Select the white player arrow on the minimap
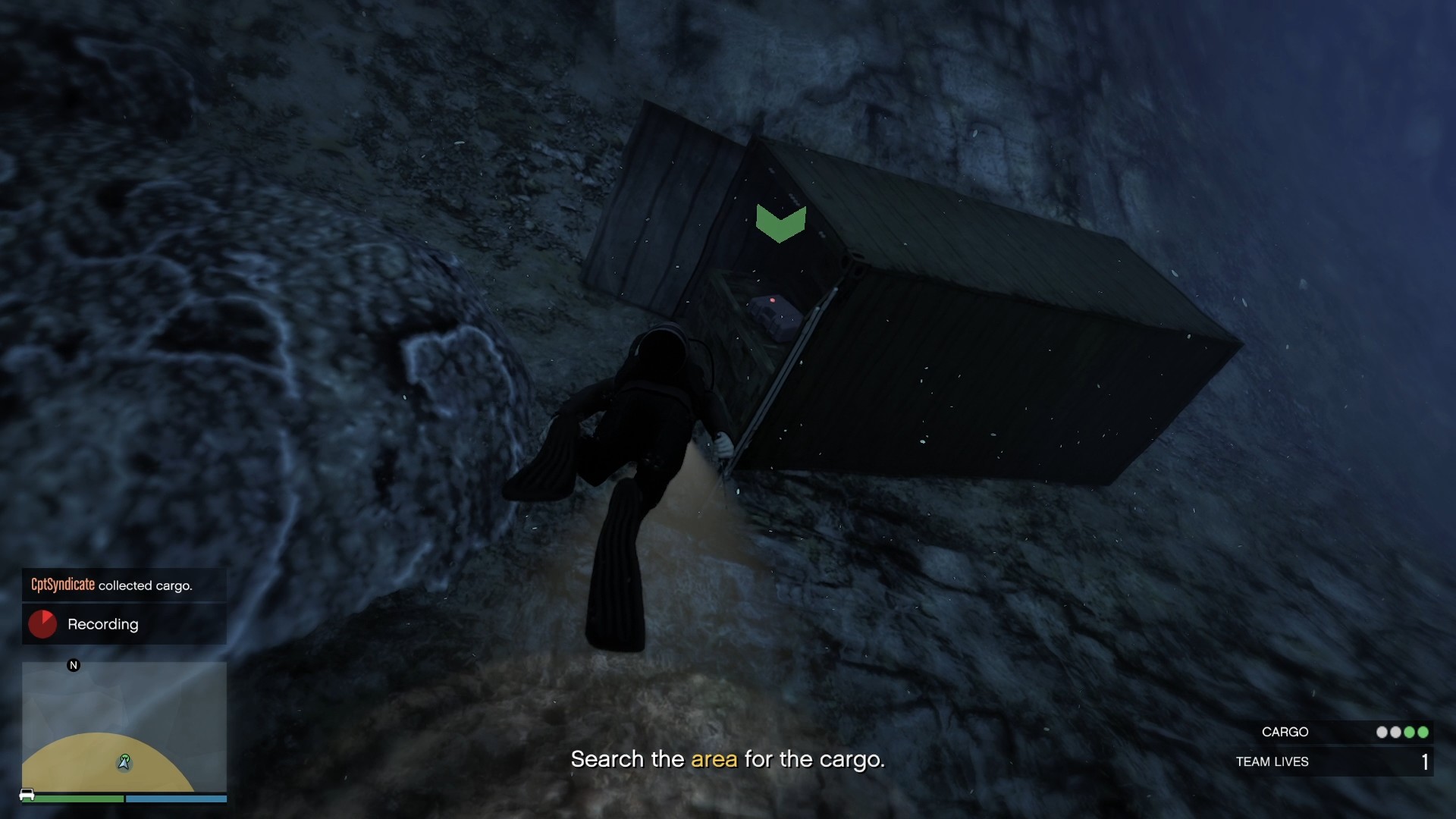This screenshot has width=1456, height=819. (x=124, y=764)
